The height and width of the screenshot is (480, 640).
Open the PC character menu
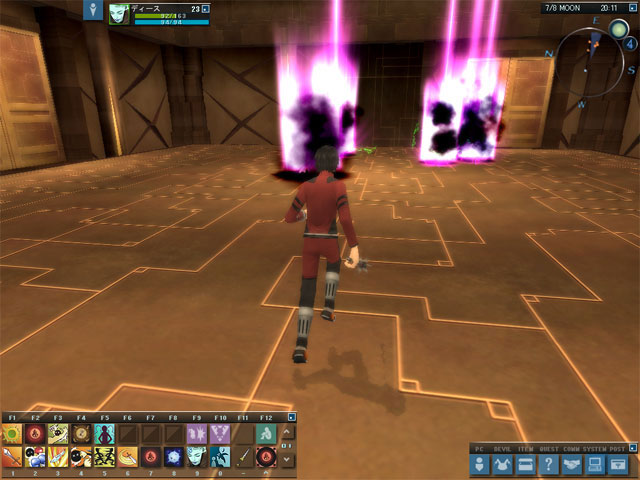click(481, 464)
